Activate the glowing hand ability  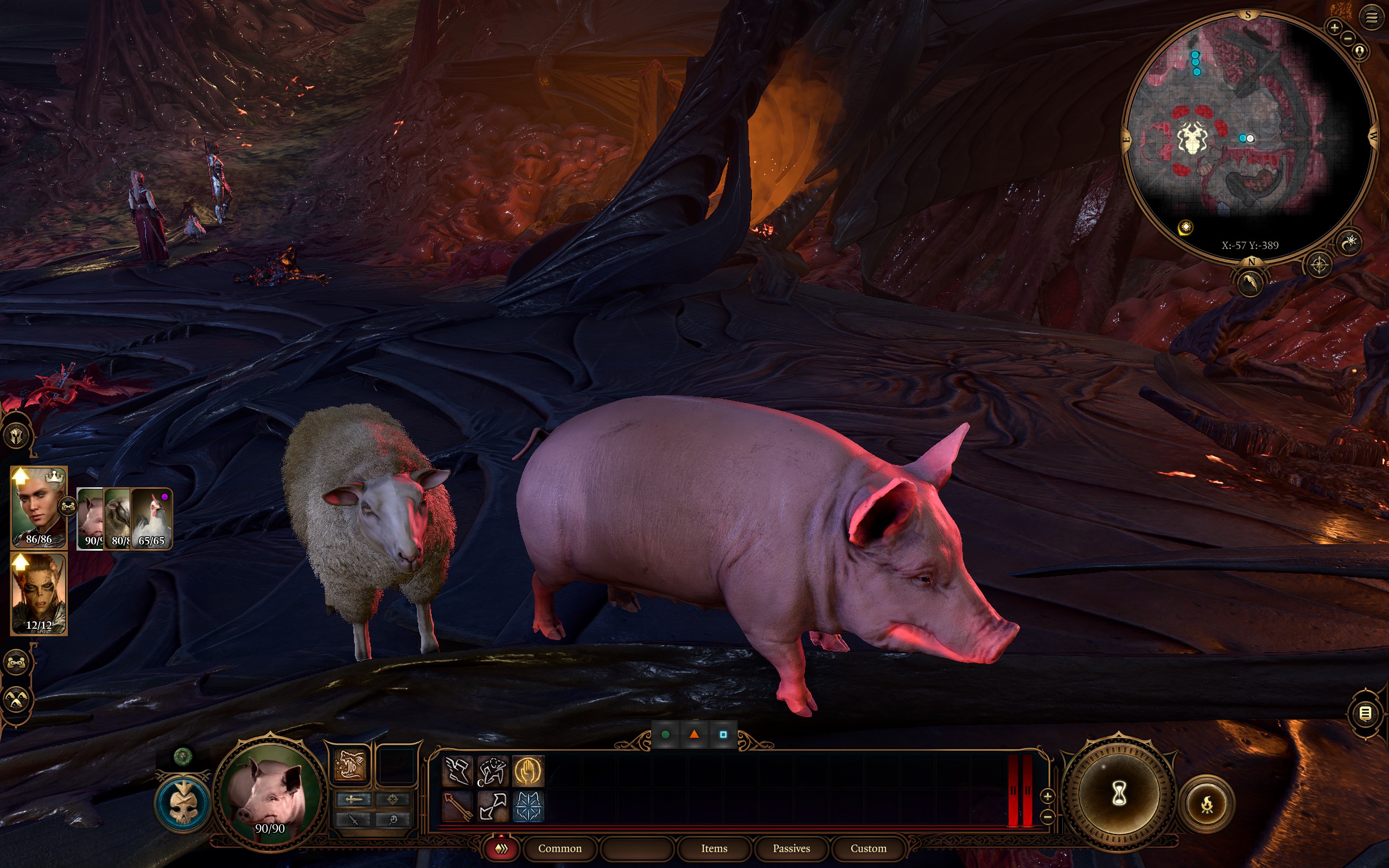[x=527, y=771]
